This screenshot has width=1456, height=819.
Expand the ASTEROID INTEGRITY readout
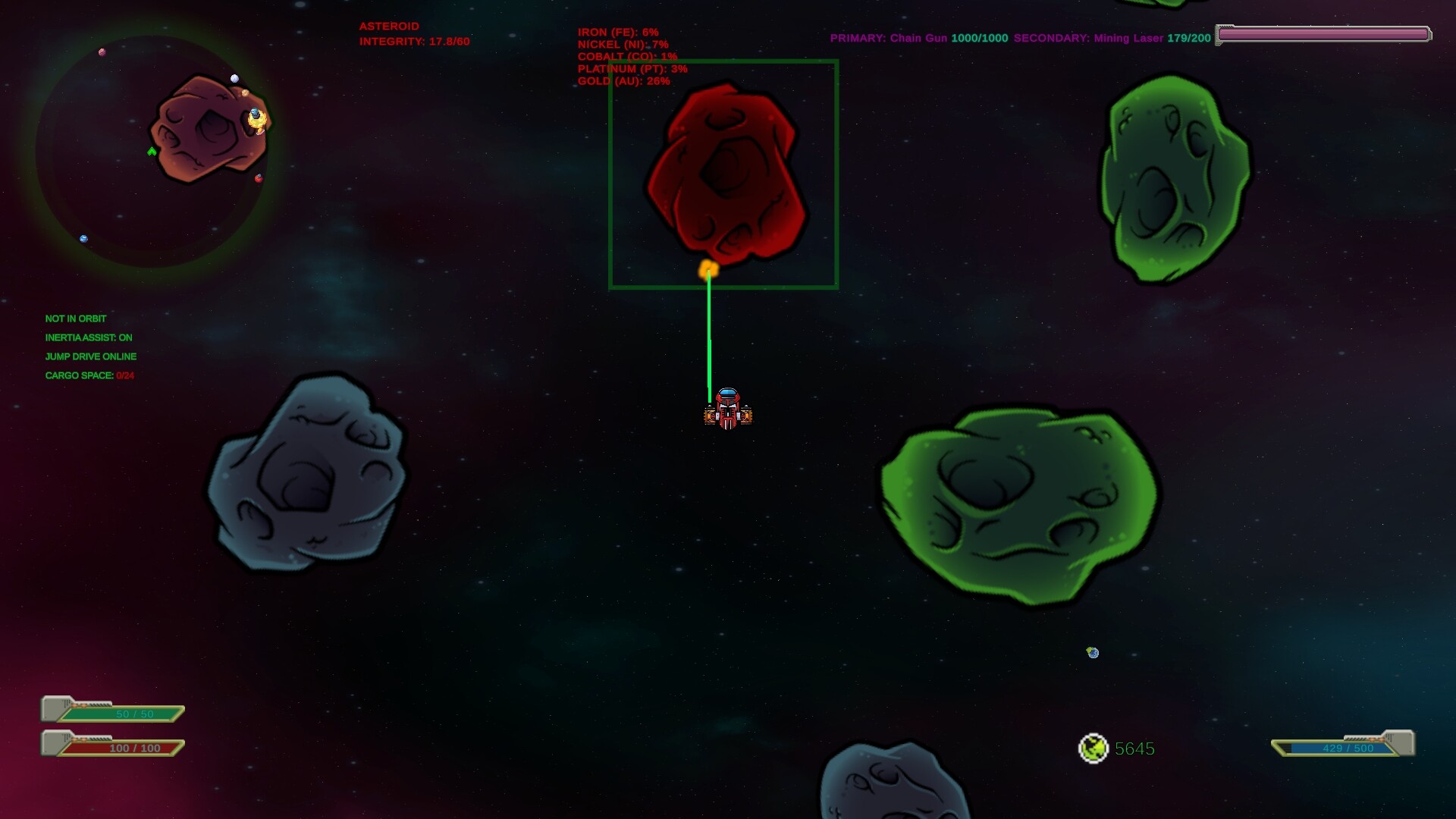pos(414,42)
